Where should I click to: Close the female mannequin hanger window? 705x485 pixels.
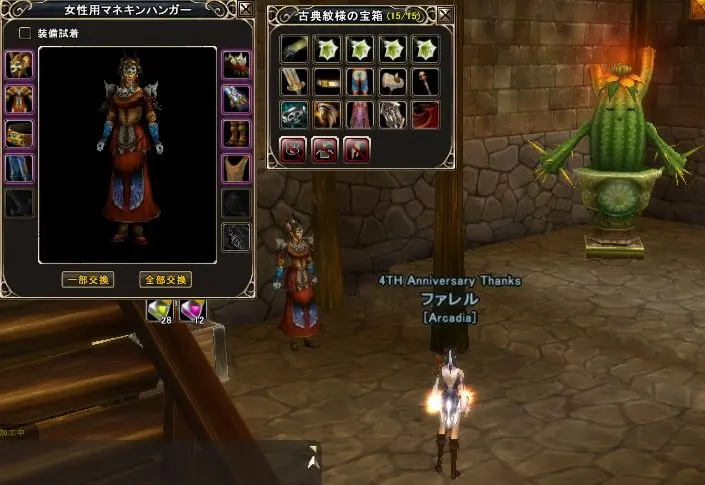coord(245,12)
